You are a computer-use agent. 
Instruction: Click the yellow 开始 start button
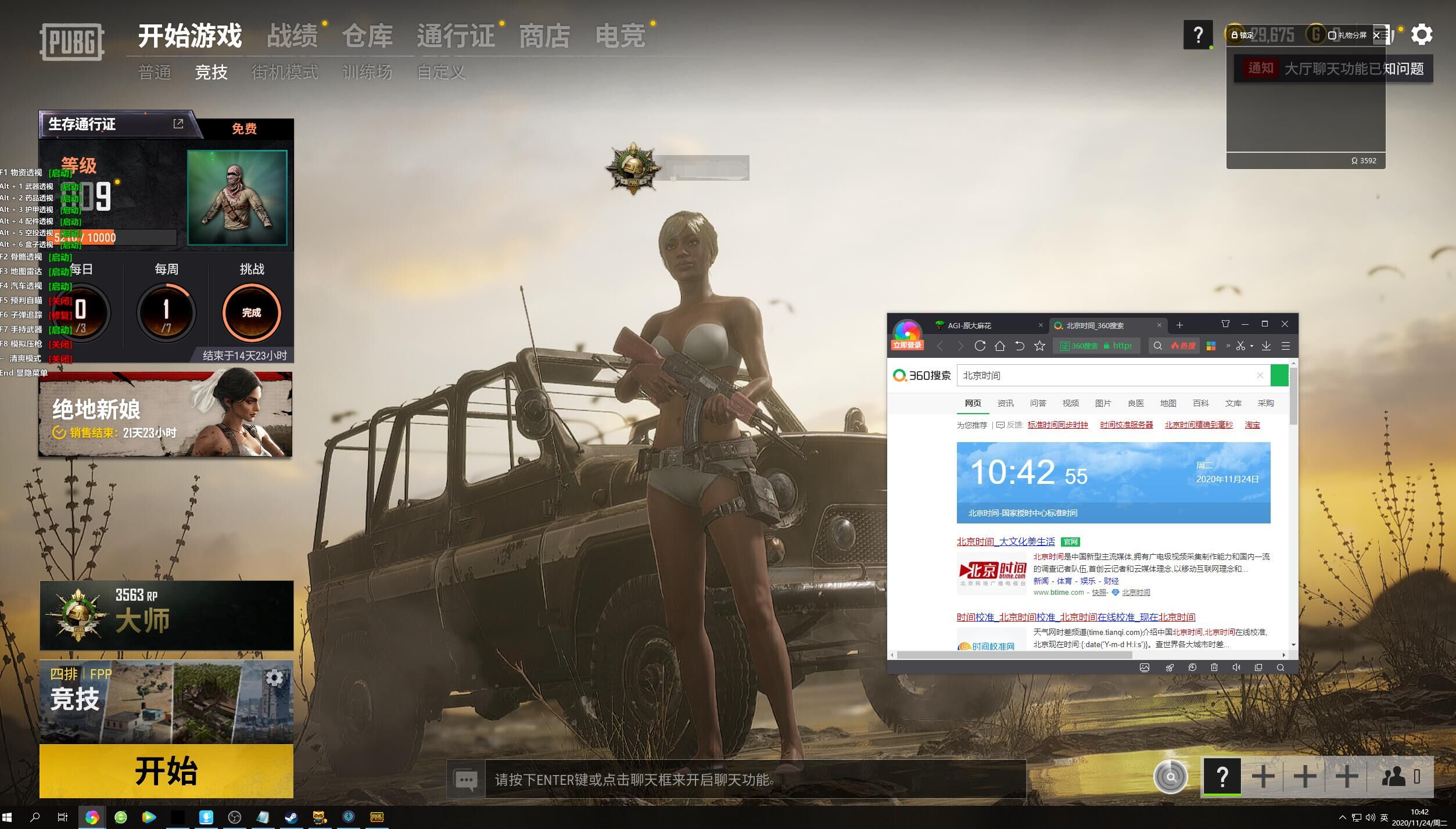166,771
